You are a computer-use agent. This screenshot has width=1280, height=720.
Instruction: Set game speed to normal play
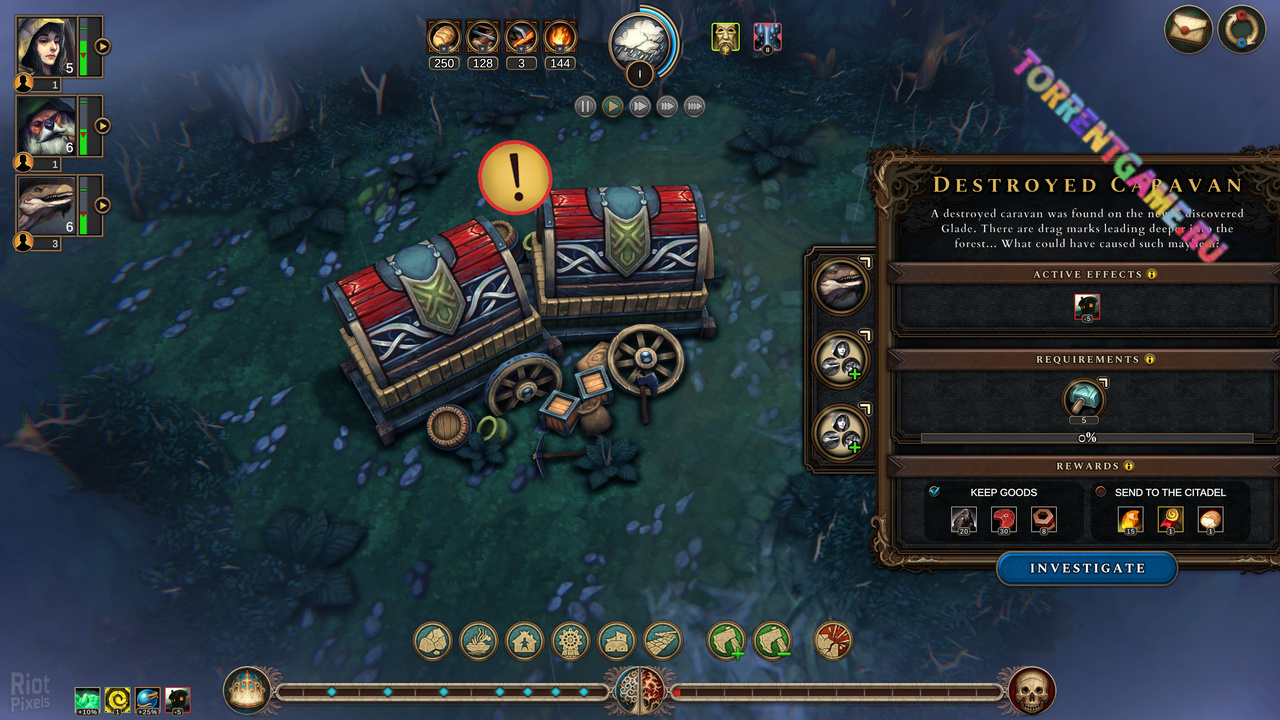pyautogui.click(x=612, y=106)
